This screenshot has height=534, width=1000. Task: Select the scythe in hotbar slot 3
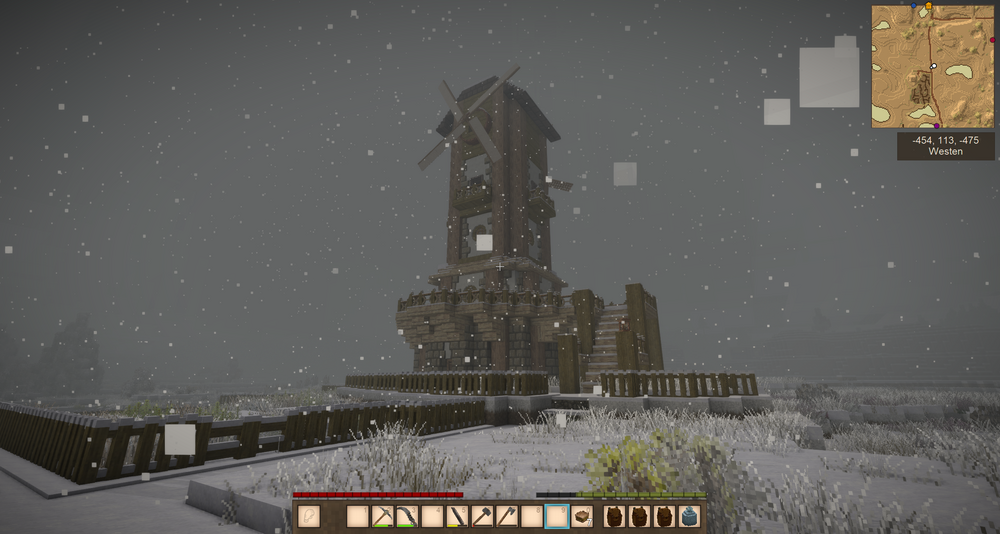(x=408, y=517)
